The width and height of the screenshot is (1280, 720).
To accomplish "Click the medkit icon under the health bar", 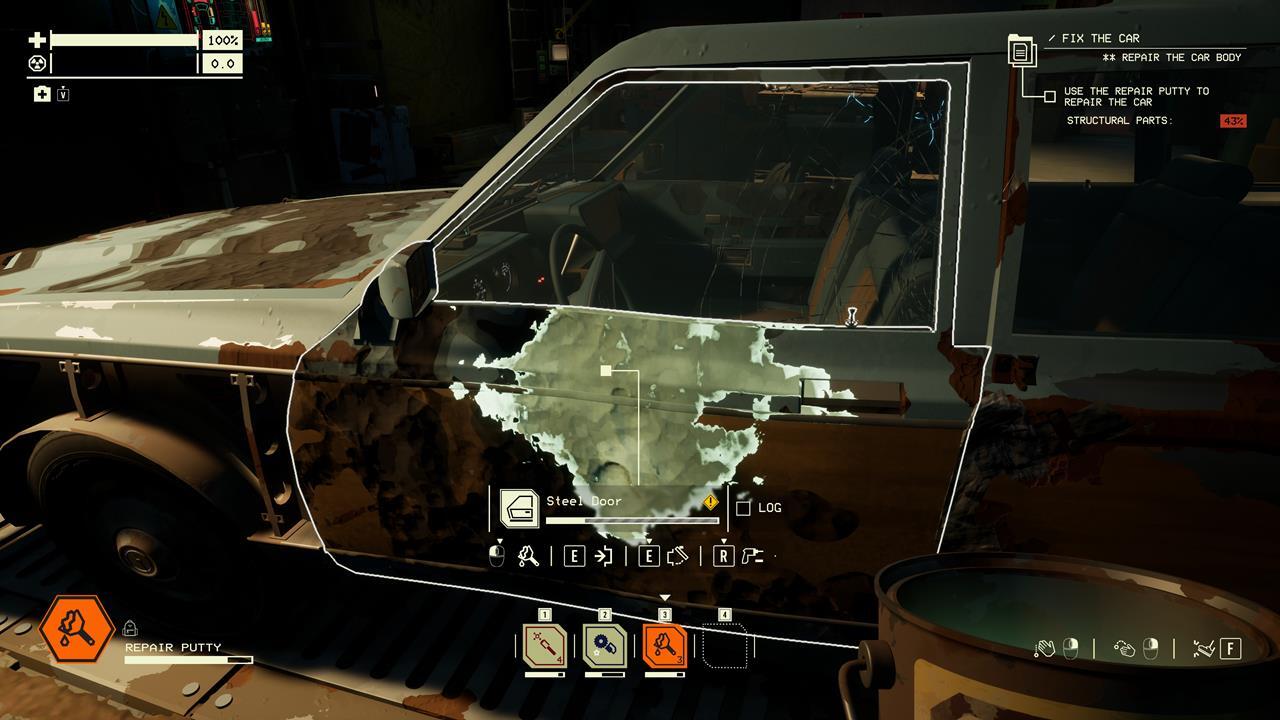I will (42, 94).
